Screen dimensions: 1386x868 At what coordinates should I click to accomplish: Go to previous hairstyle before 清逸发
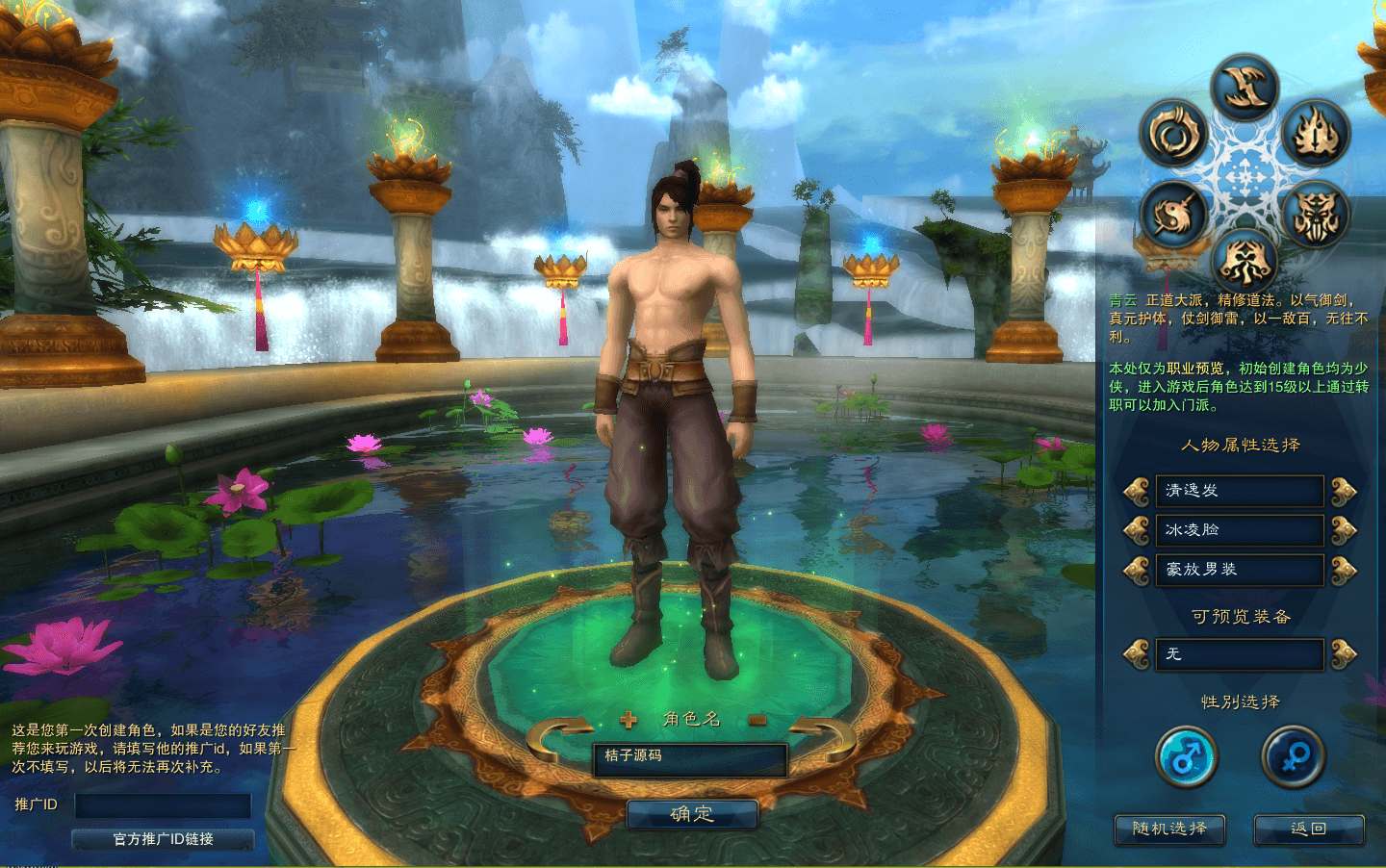pyautogui.click(x=1137, y=492)
